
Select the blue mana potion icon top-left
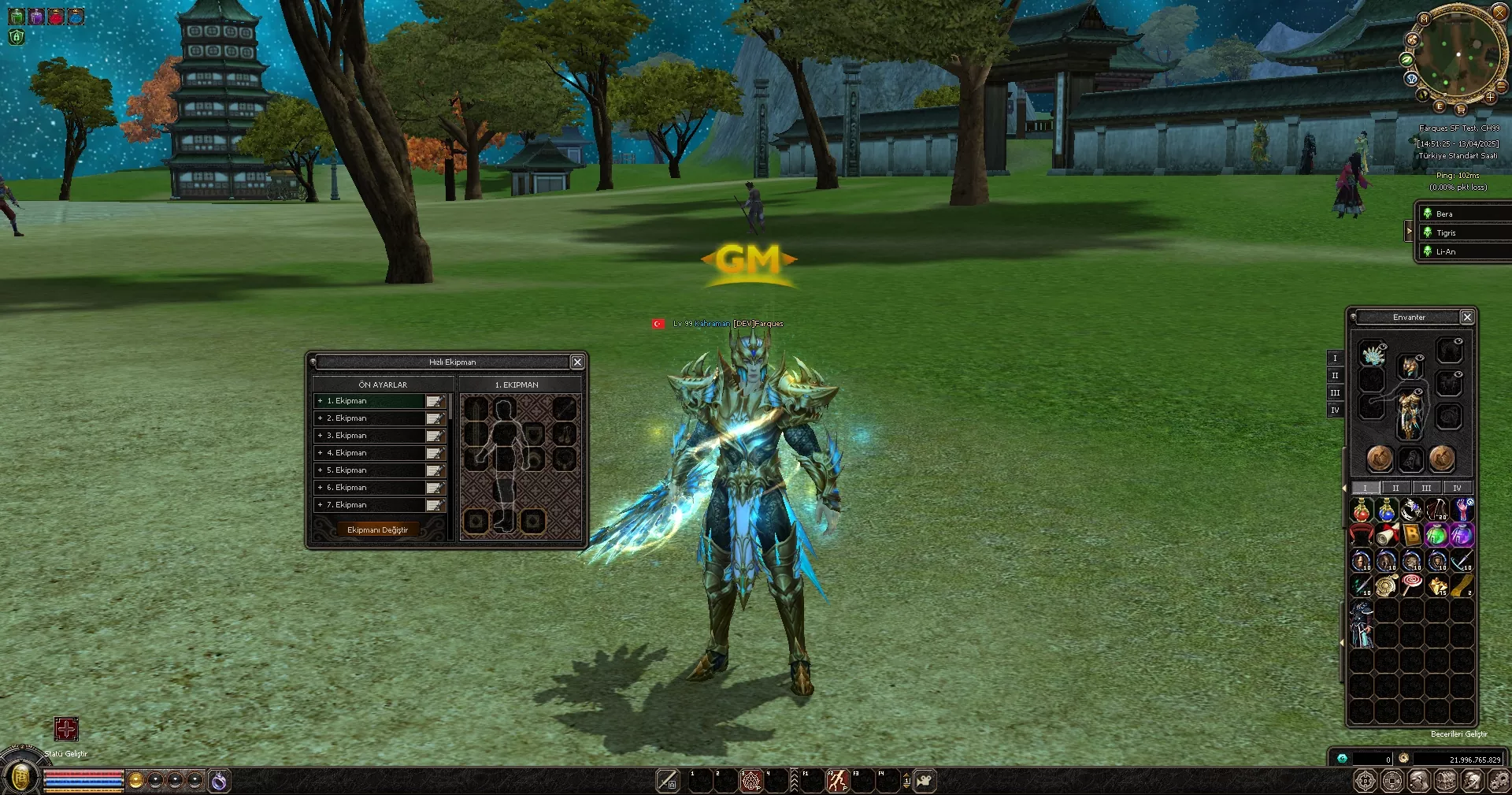point(75,15)
